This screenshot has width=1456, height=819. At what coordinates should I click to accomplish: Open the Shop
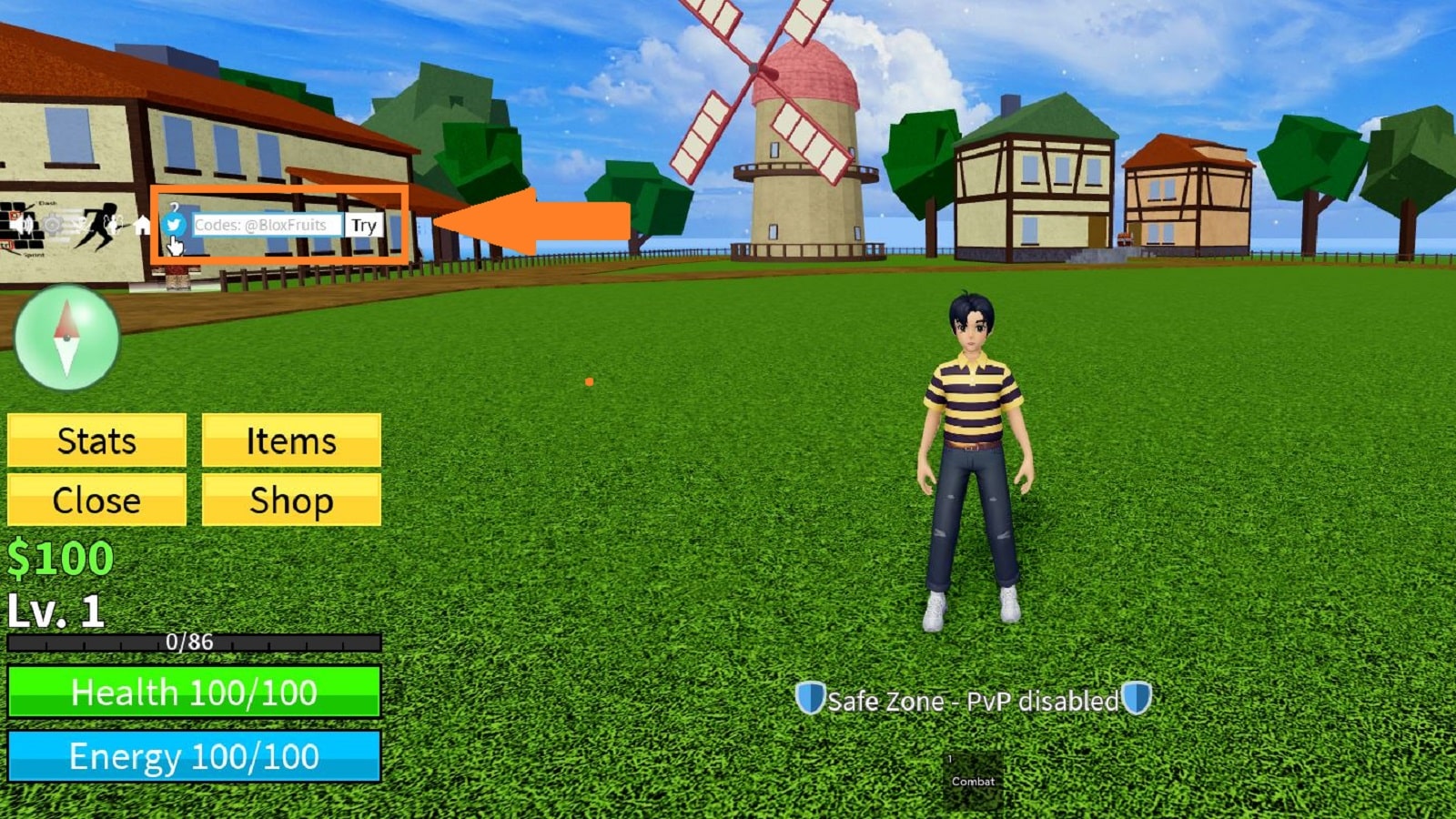tap(291, 500)
